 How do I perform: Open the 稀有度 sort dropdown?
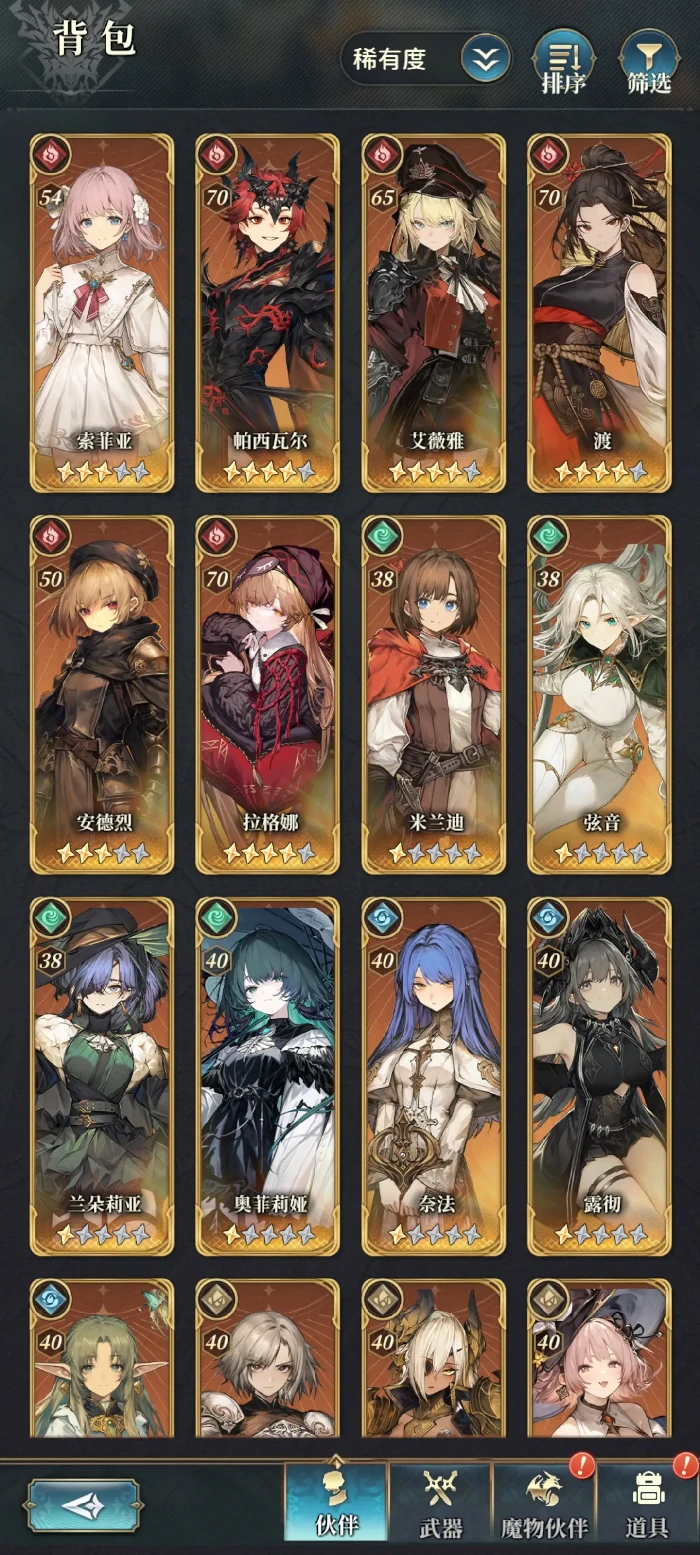coord(426,59)
